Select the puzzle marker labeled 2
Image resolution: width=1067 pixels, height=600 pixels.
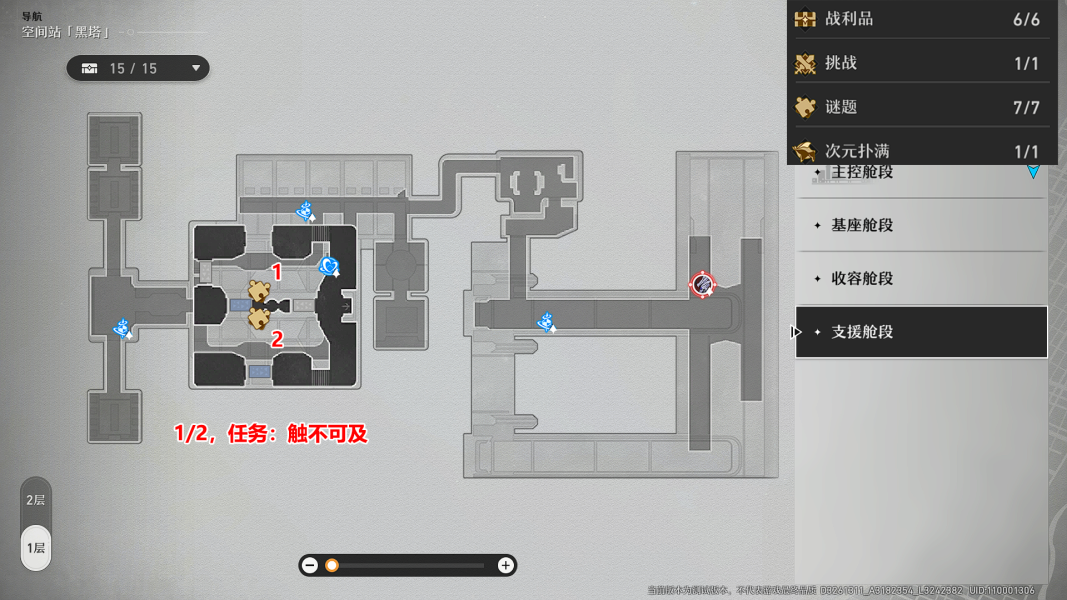click(259, 318)
